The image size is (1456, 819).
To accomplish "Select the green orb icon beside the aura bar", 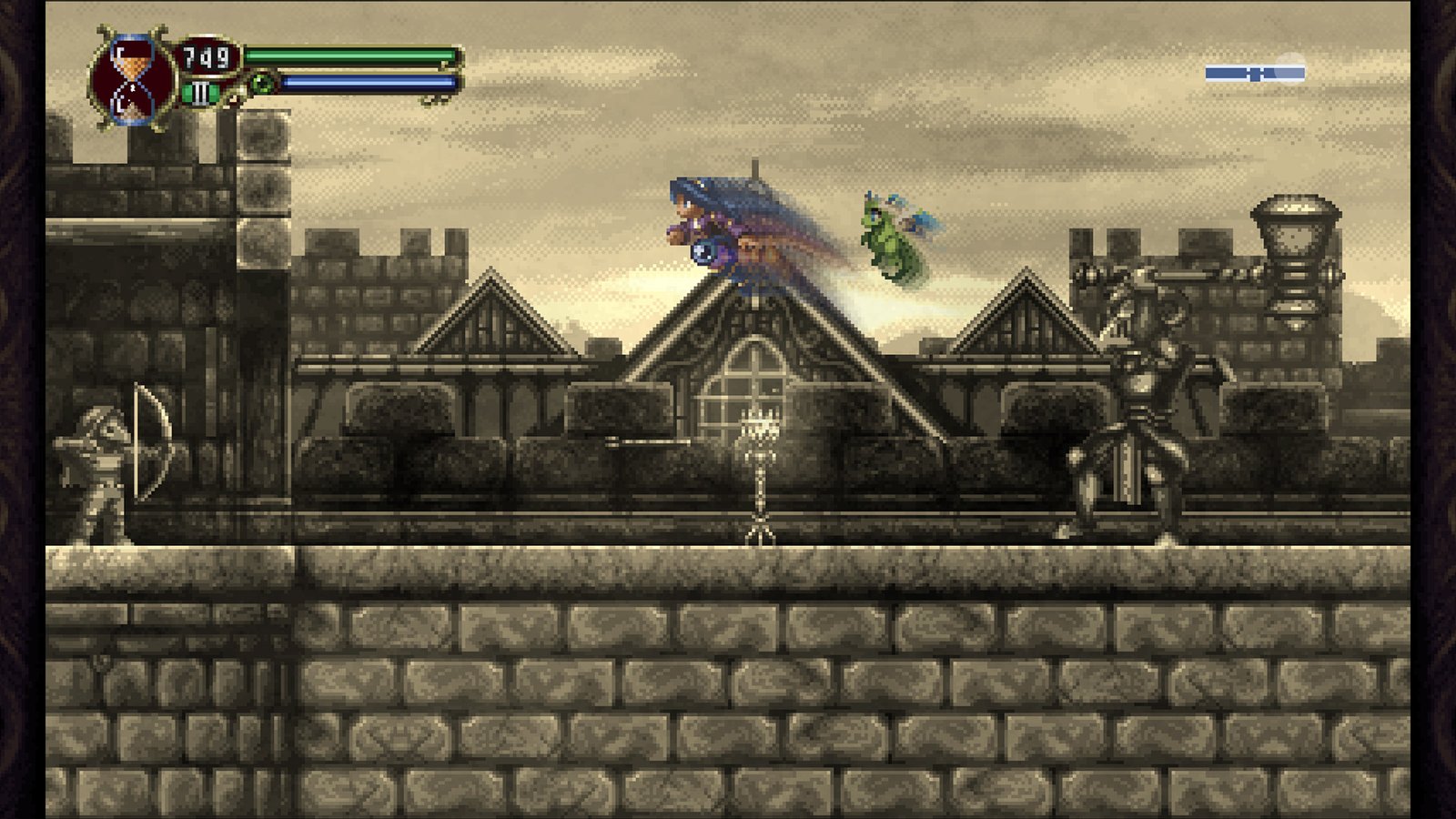I will pos(262,84).
